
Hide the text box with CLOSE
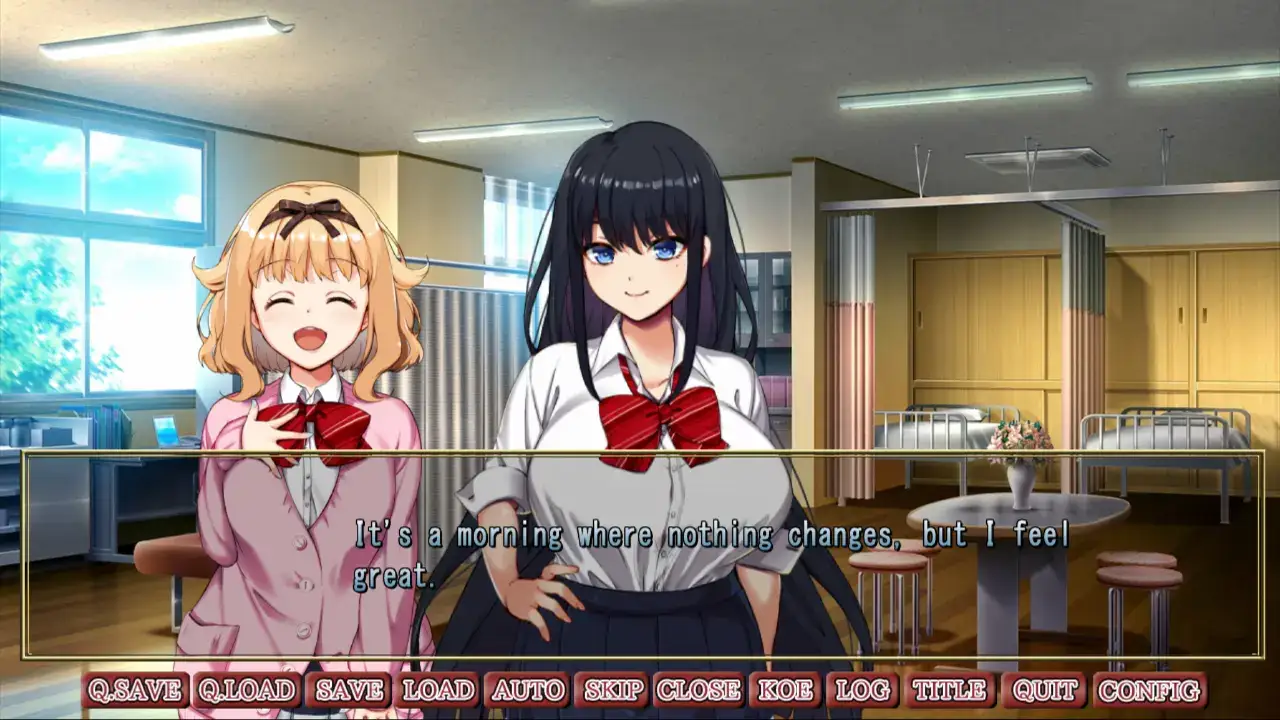tap(699, 690)
